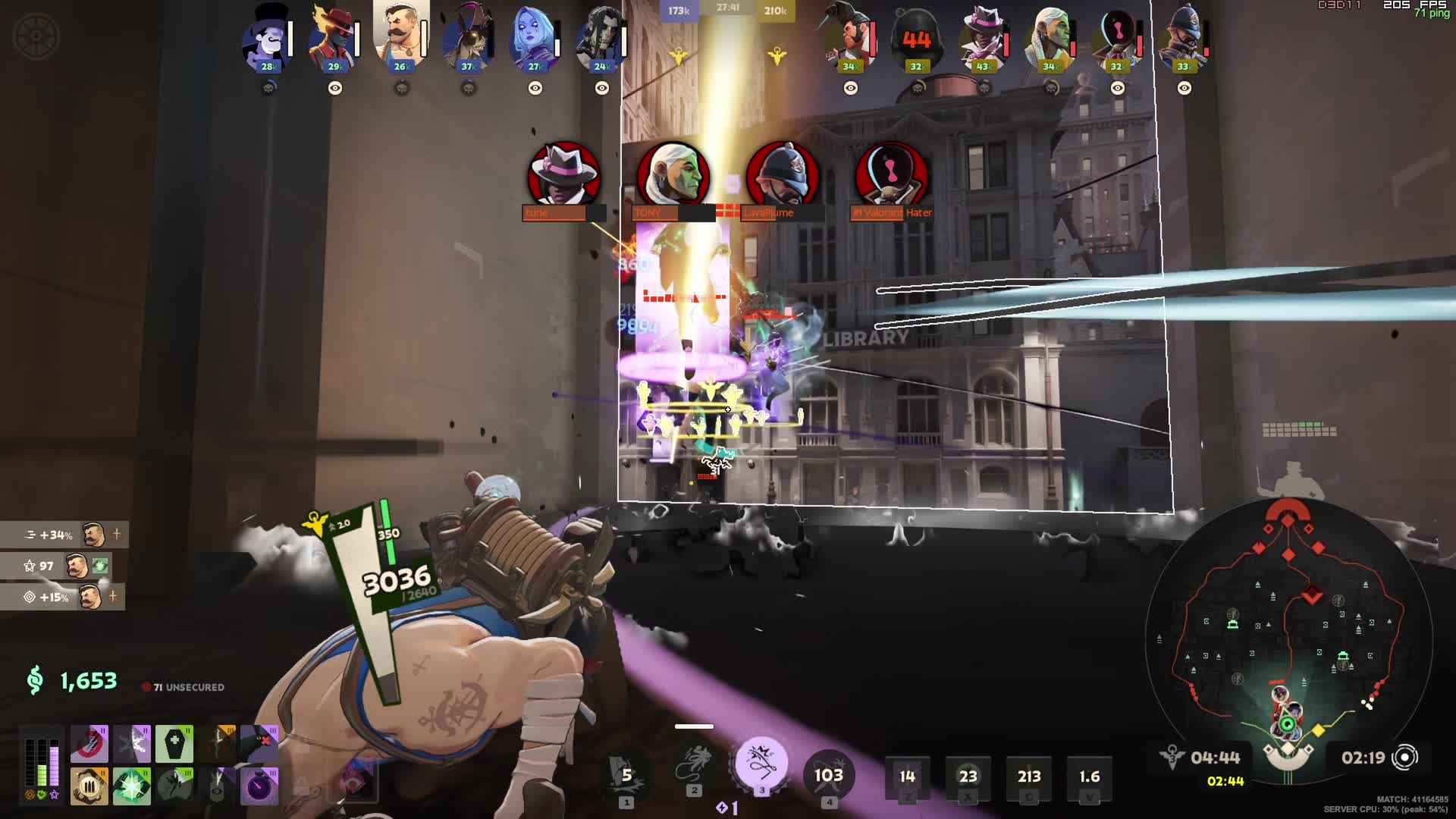
Task: Select the green starburst item slot
Action: [132, 786]
